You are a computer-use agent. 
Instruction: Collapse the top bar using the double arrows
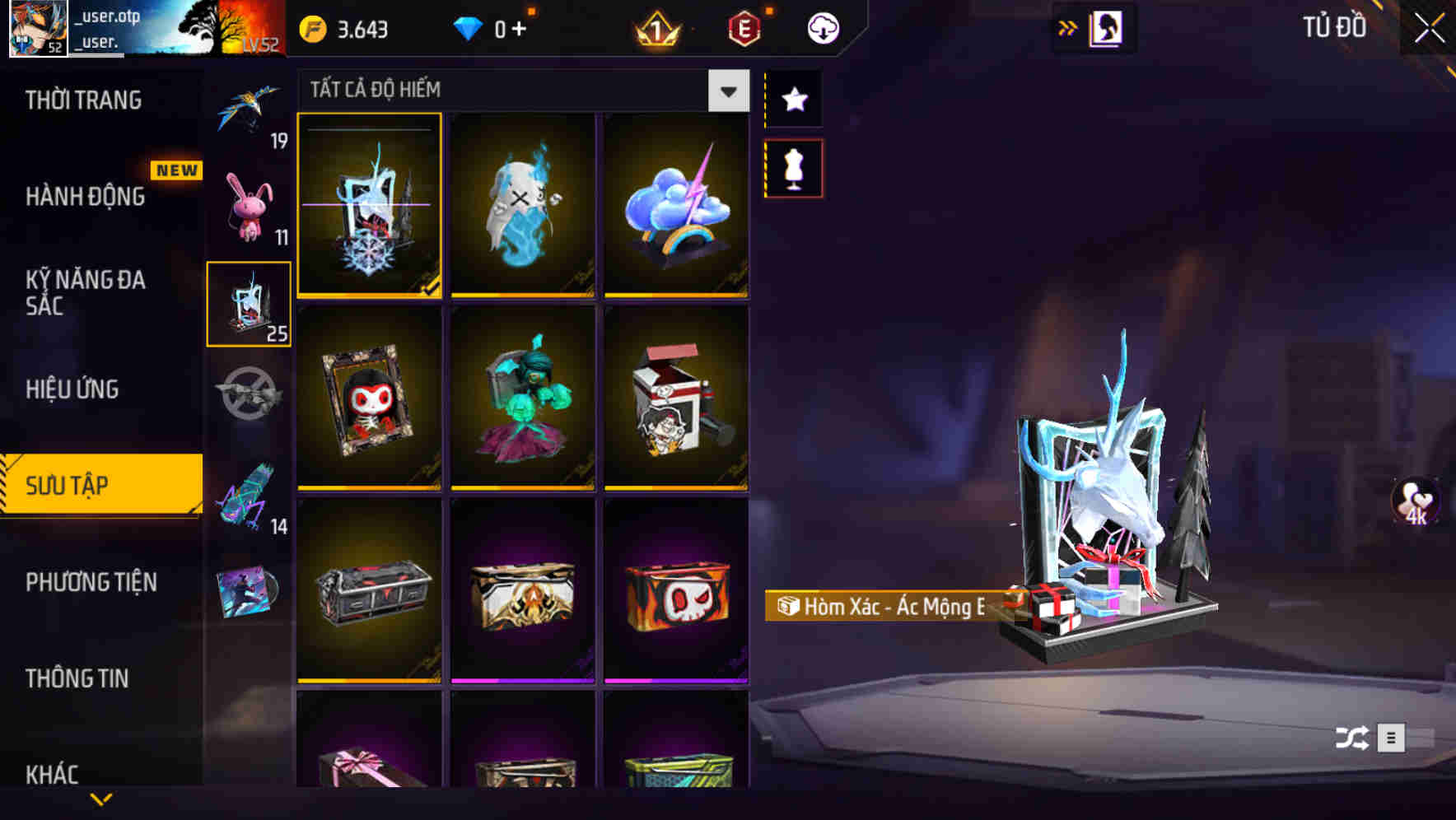tap(1068, 26)
